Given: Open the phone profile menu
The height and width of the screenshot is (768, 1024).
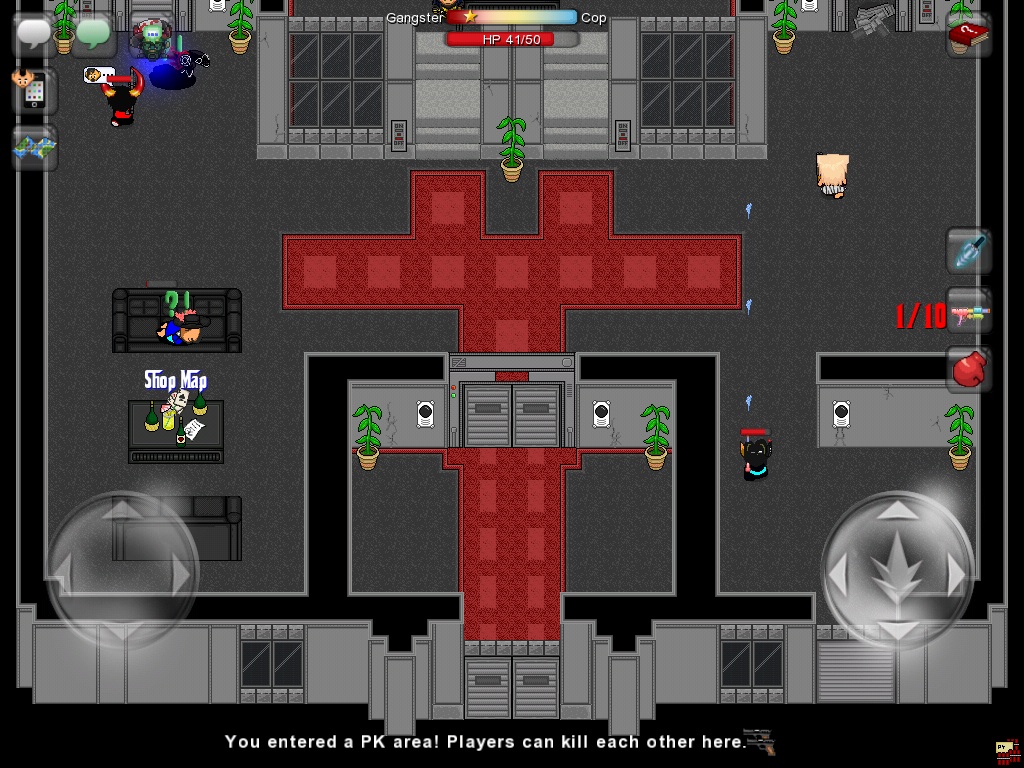Looking at the screenshot, I should [34, 91].
